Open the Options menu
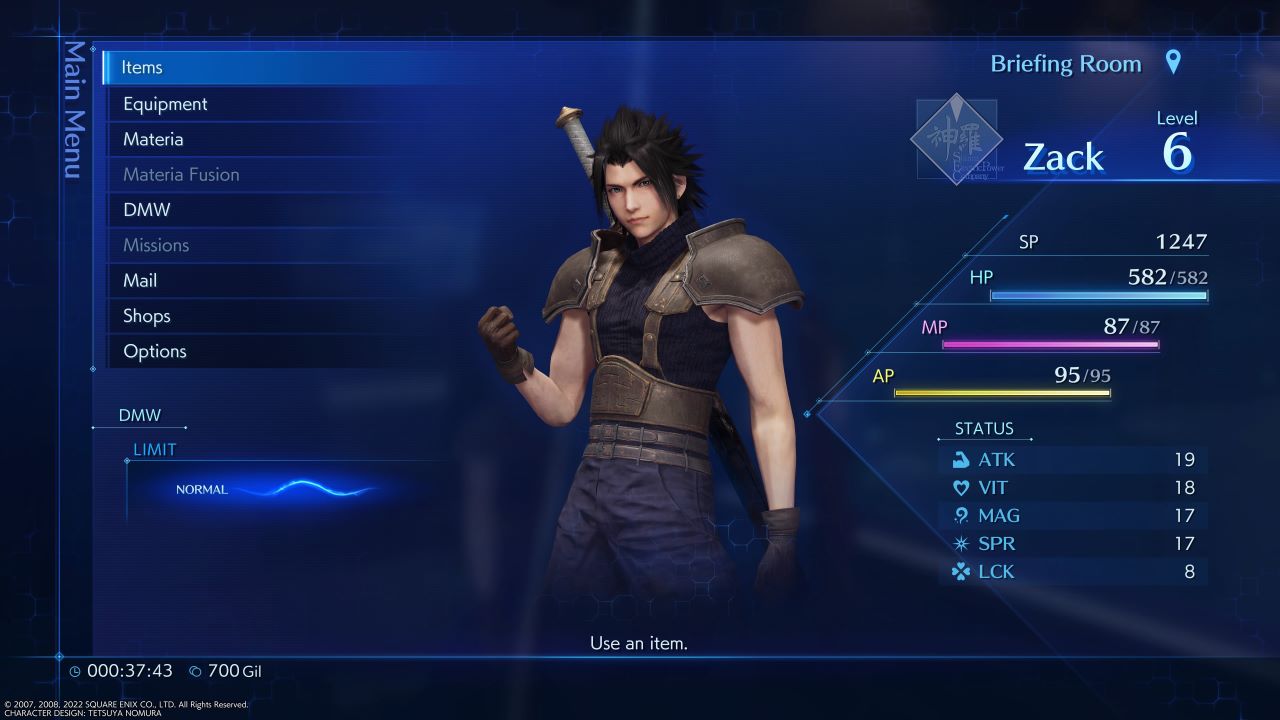1280x720 pixels. (x=155, y=351)
